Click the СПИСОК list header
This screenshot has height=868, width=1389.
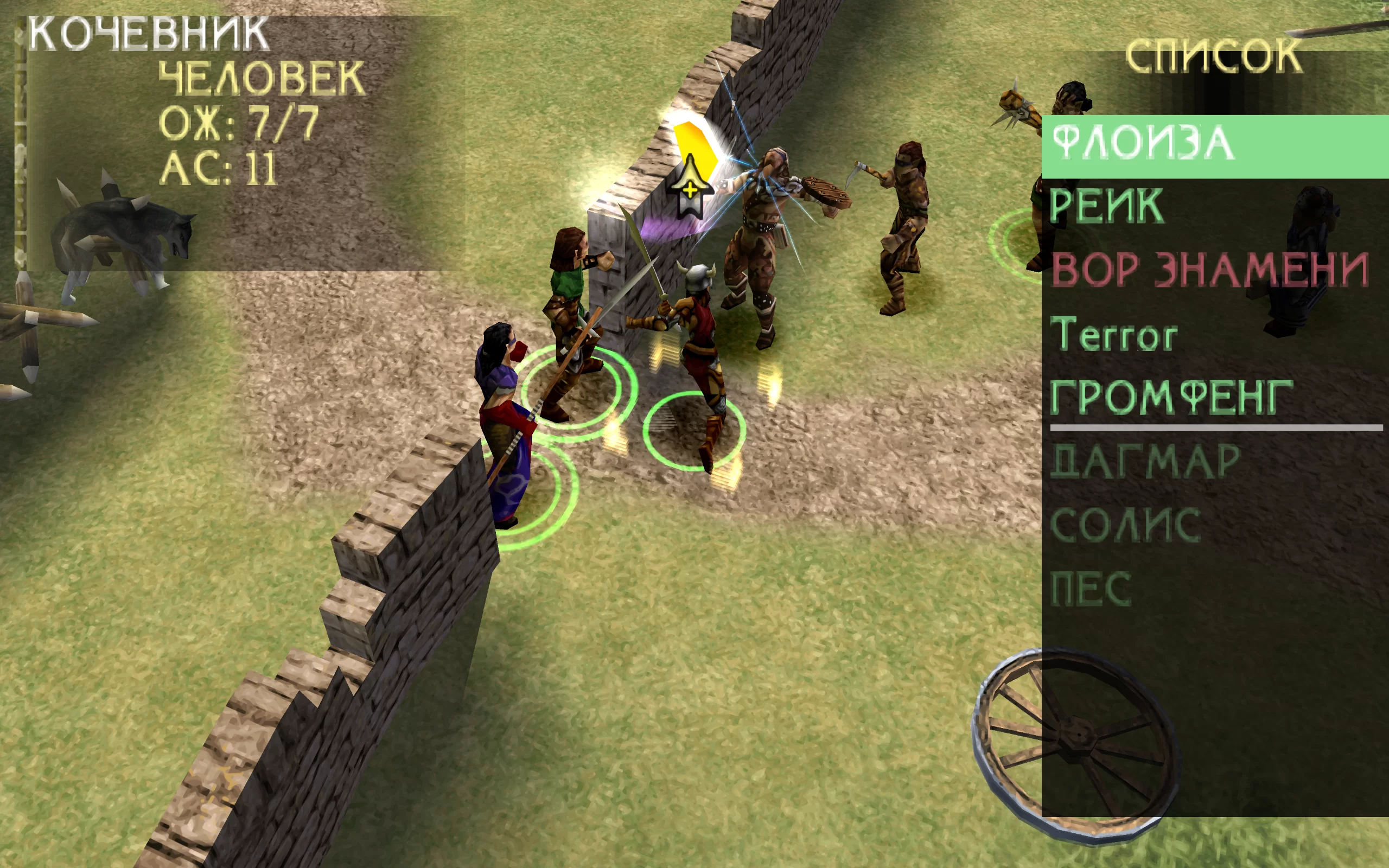coord(1213,57)
